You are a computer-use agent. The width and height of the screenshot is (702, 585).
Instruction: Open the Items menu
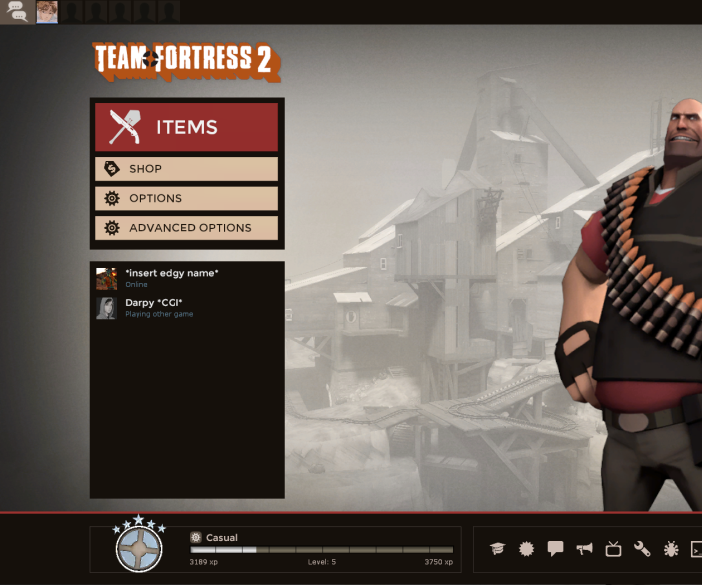point(186,127)
